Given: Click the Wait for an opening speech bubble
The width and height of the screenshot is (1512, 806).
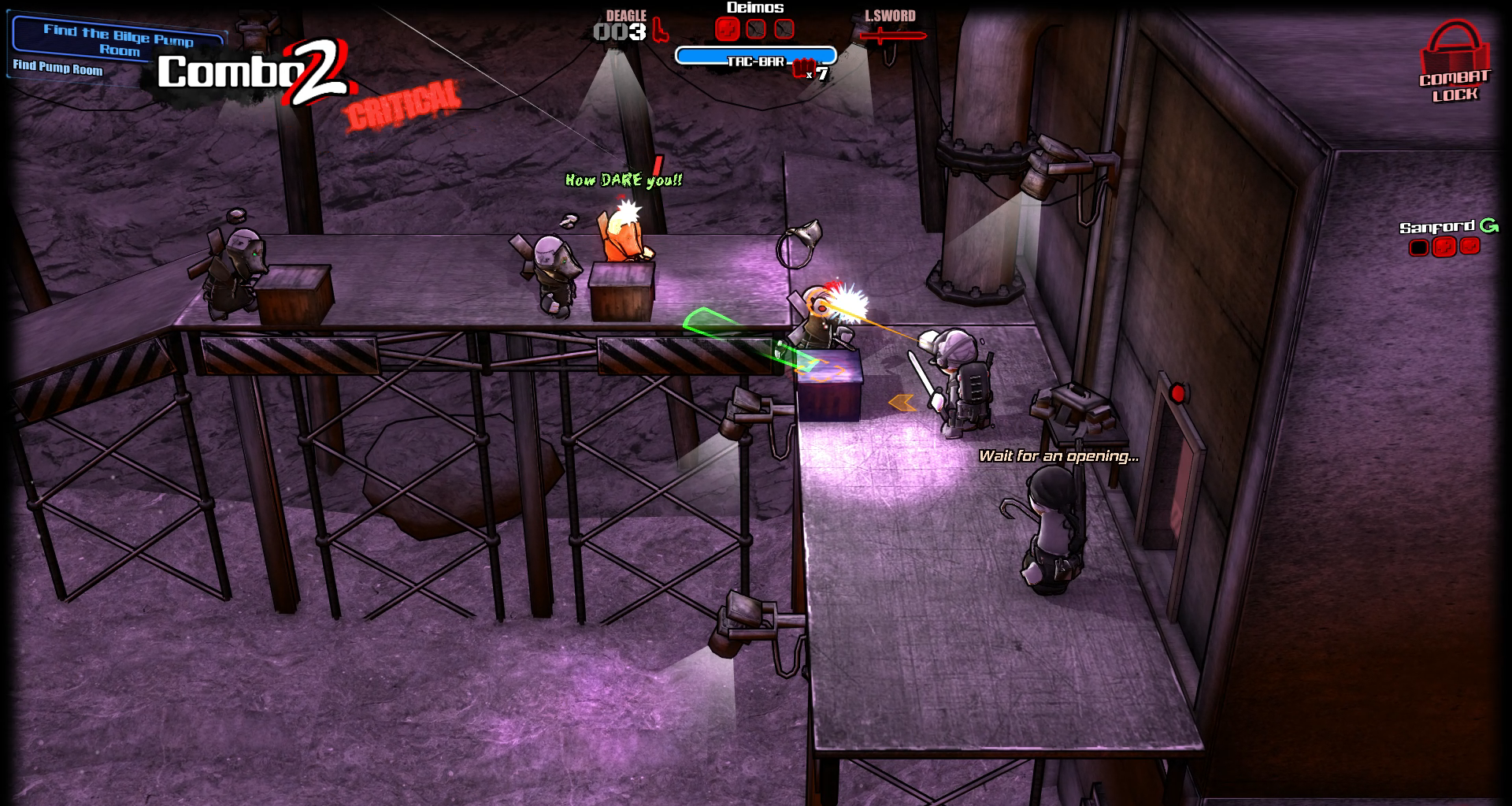Looking at the screenshot, I should tap(1058, 455).
